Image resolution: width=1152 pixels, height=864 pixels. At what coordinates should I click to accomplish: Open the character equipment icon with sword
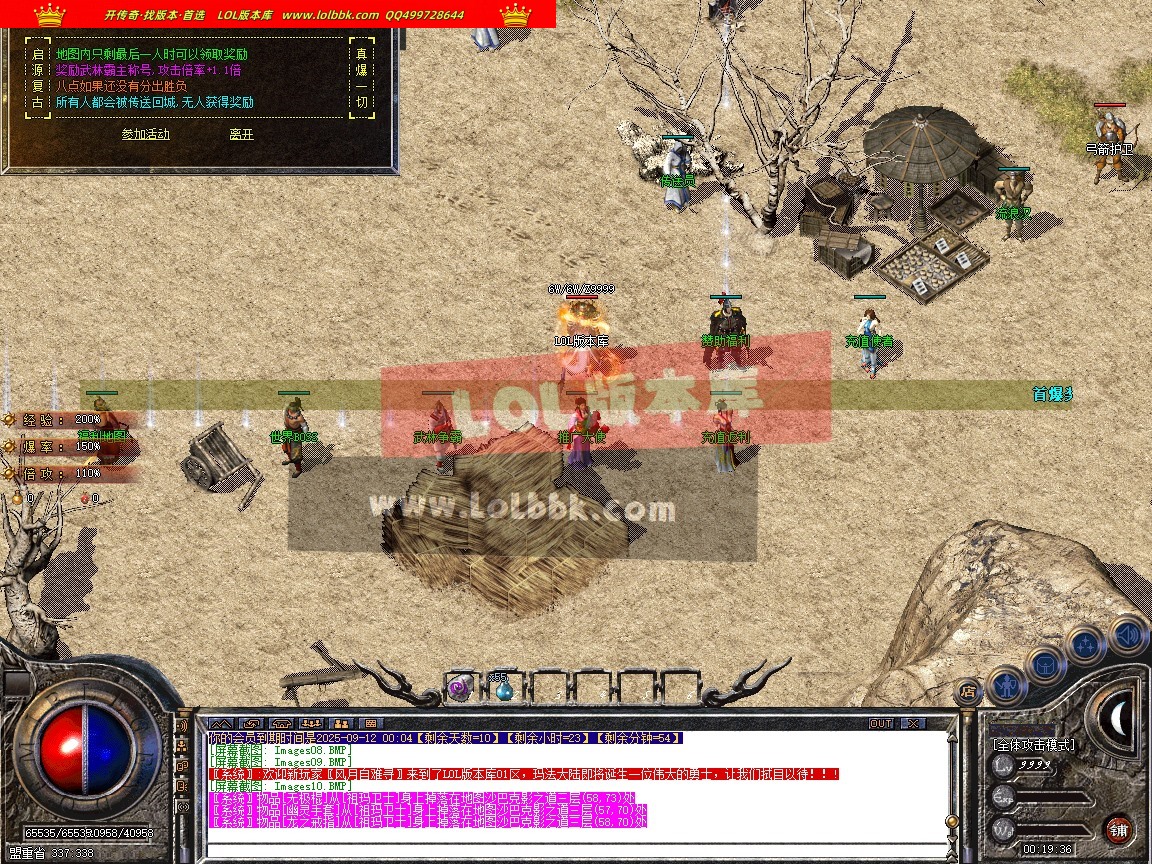coord(1006,684)
